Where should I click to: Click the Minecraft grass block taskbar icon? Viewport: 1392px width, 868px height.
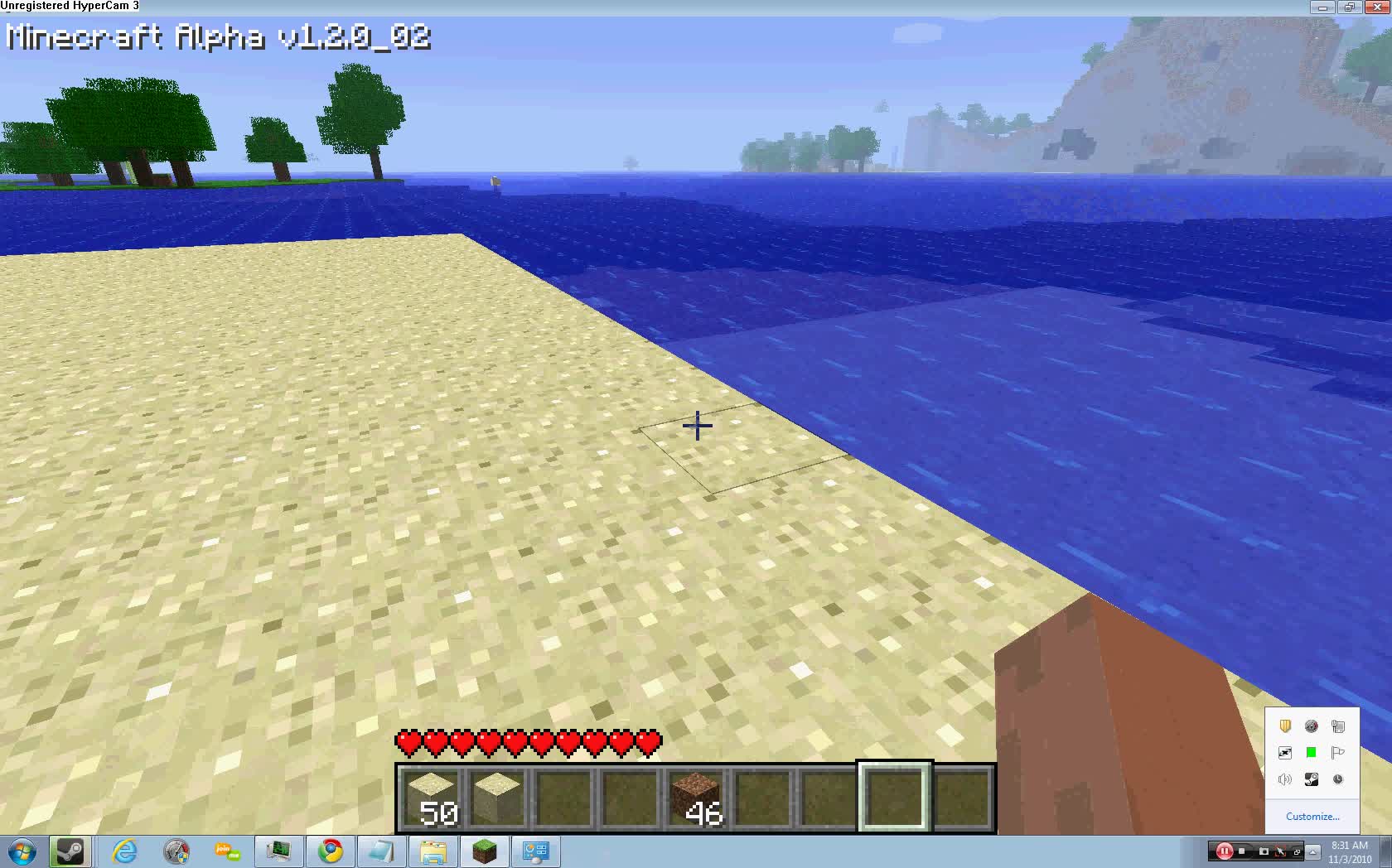(x=485, y=851)
